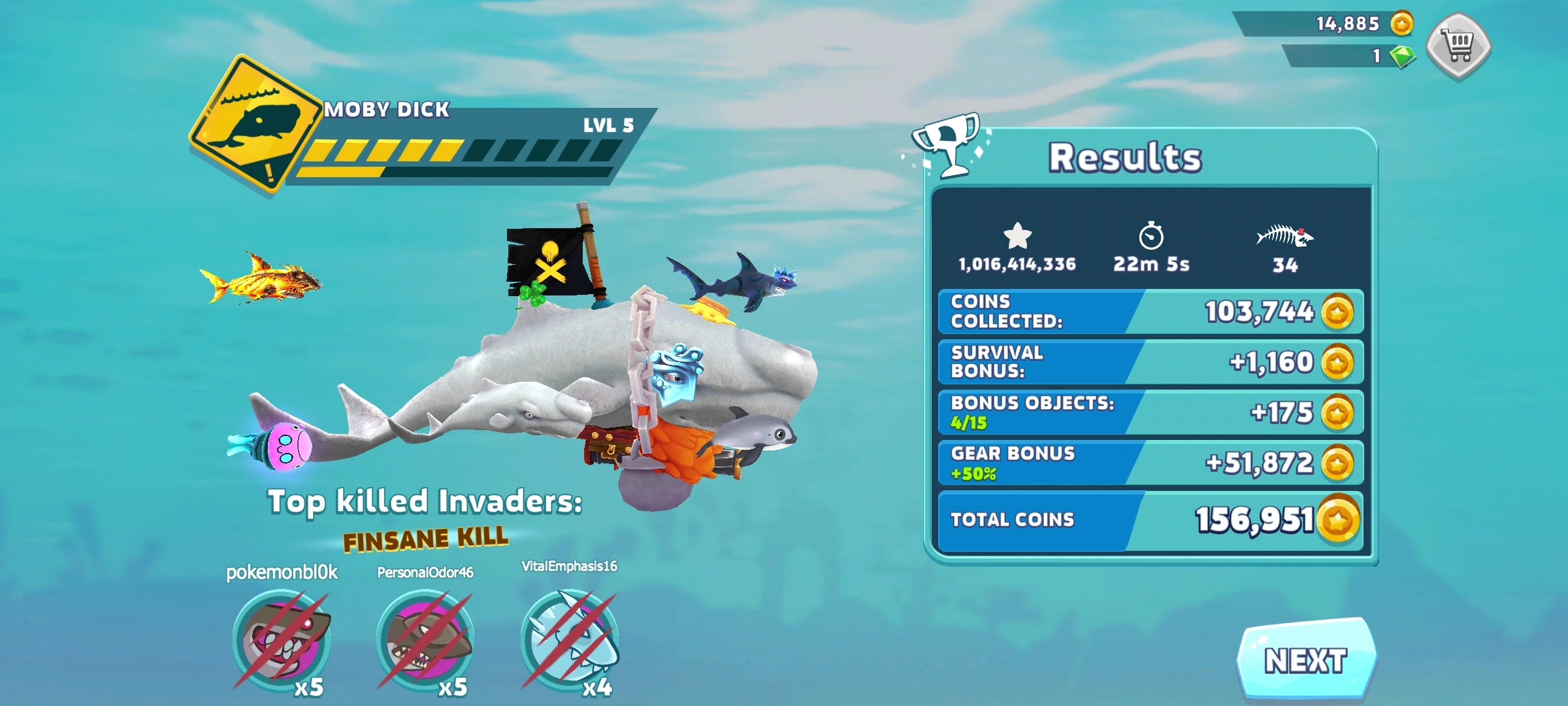The width and height of the screenshot is (1568, 706).
Task: Click the star score icon
Action: (1018, 235)
